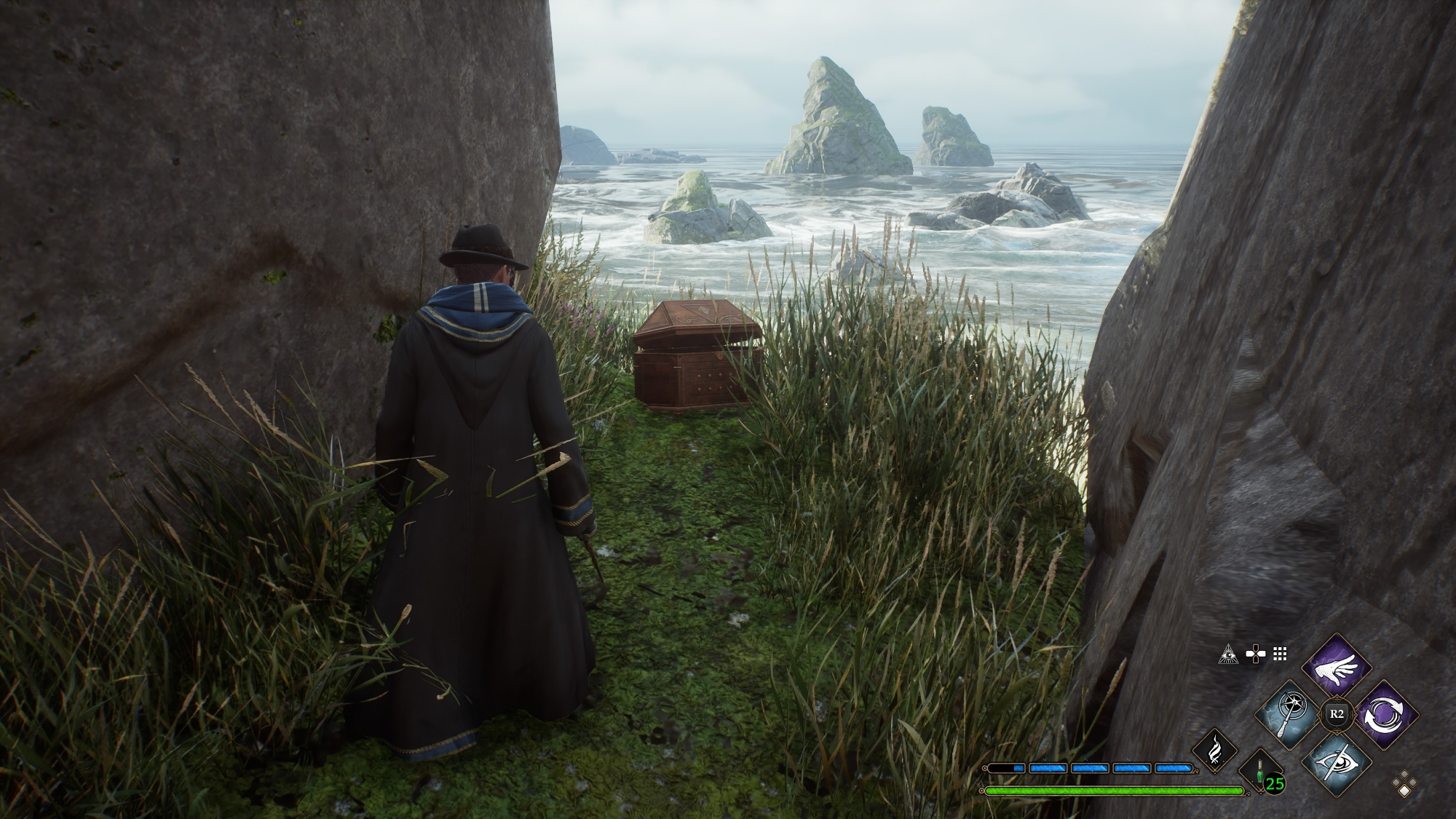Activate the Lumos wand-light spell
Image resolution: width=1456 pixels, height=819 pixels.
tap(1291, 713)
